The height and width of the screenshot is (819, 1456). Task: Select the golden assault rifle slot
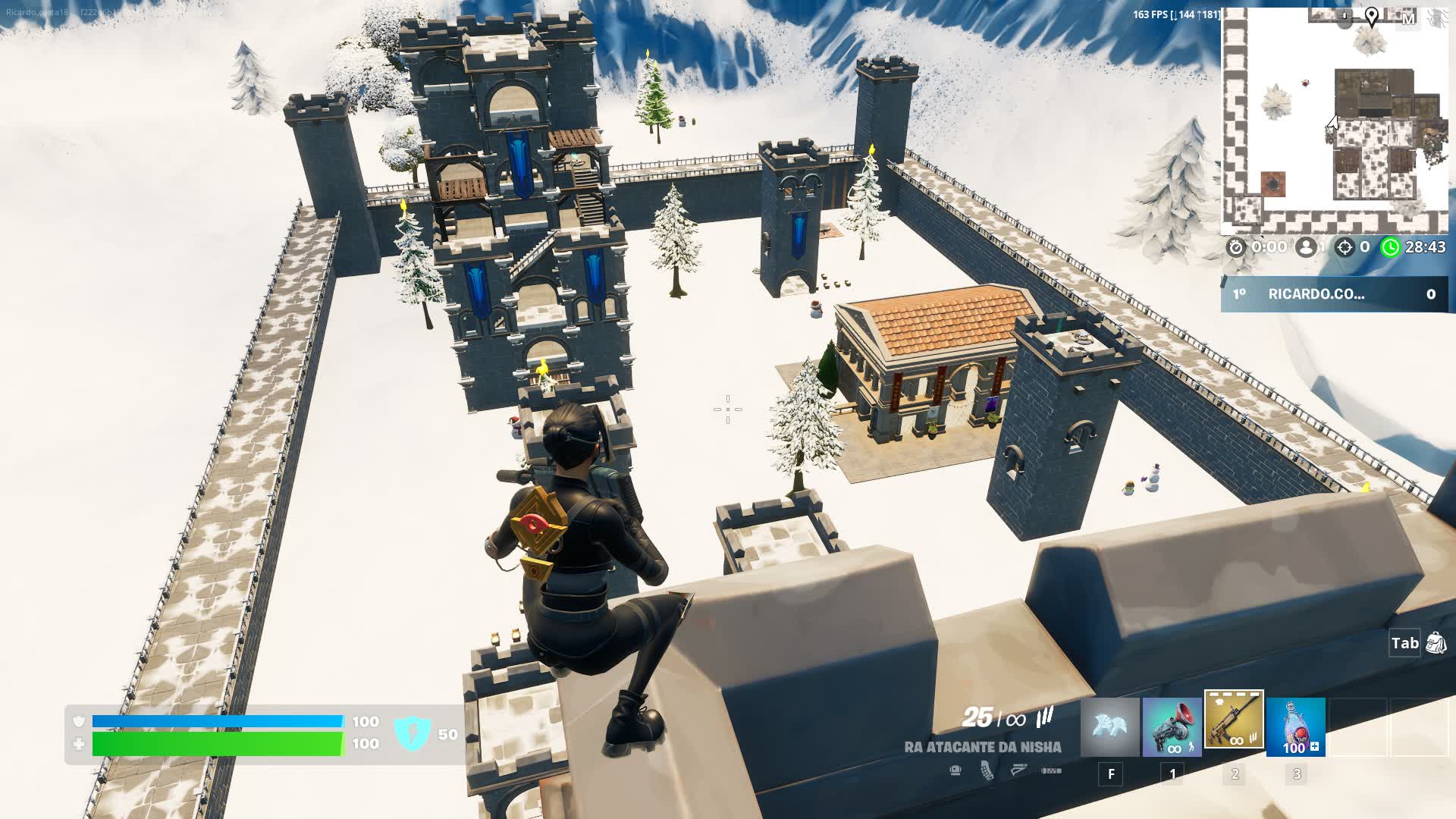(1234, 720)
